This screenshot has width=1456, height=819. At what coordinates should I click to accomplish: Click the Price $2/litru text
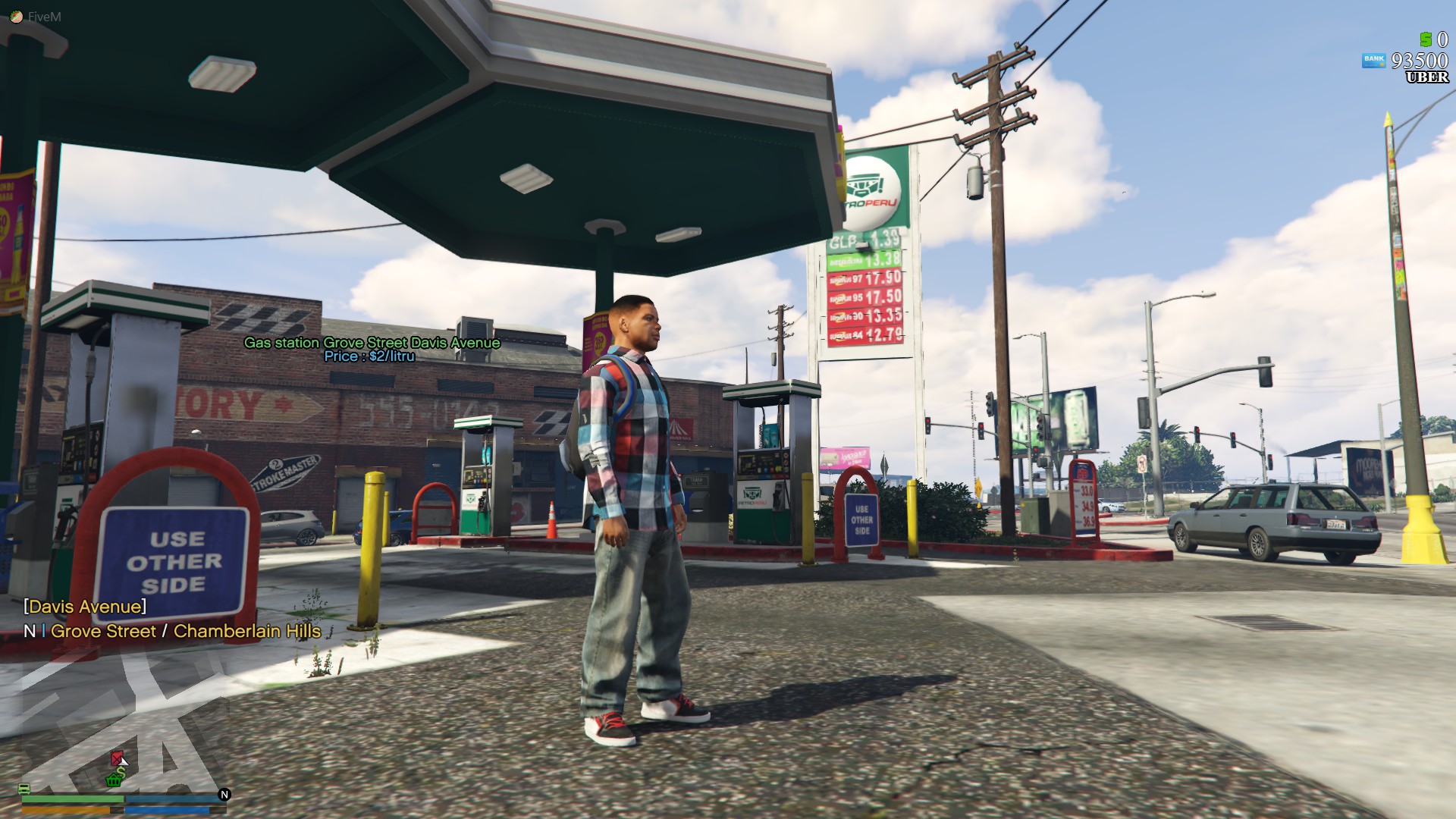tap(369, 357)
